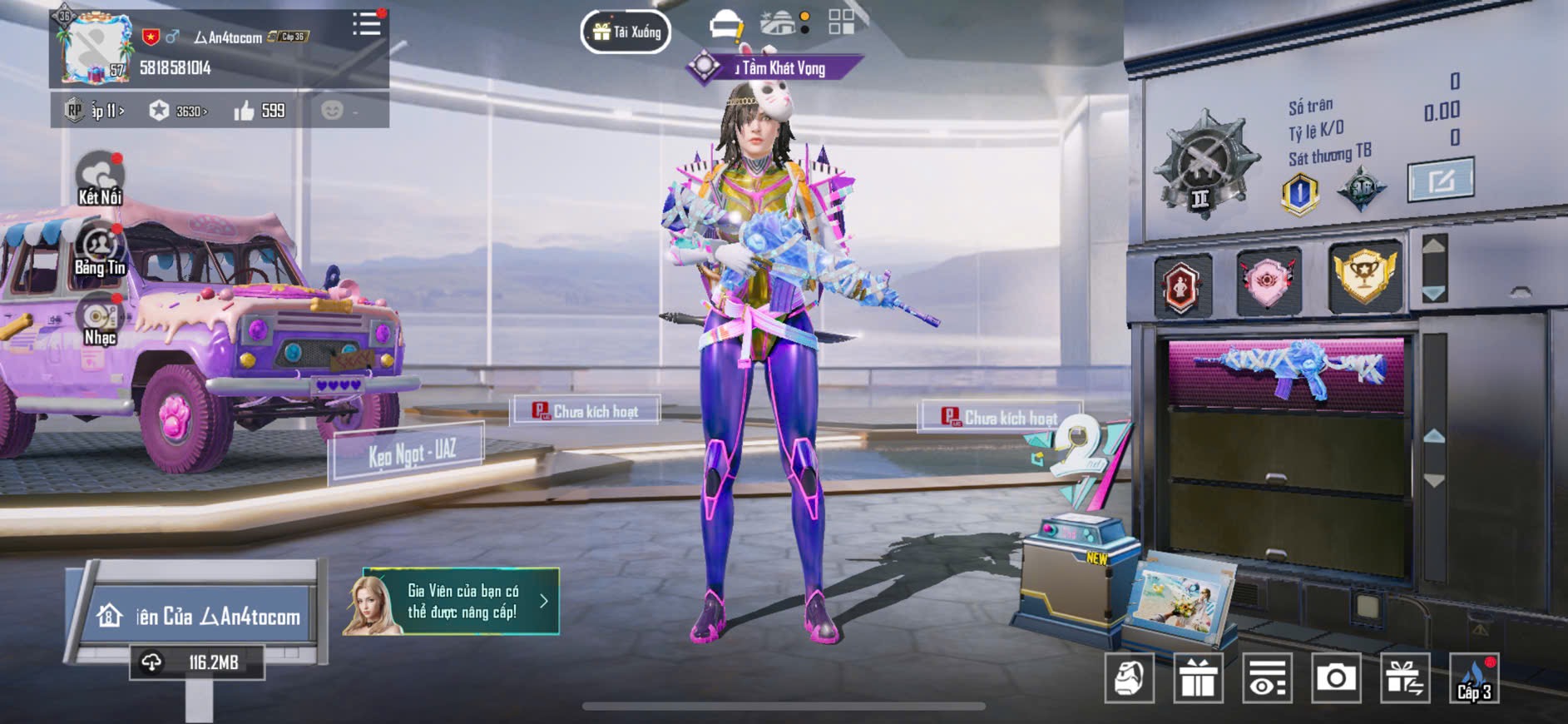Click the gift box icon
The height and width of the screenshot is (724, 1568).
pos(1198,678)
